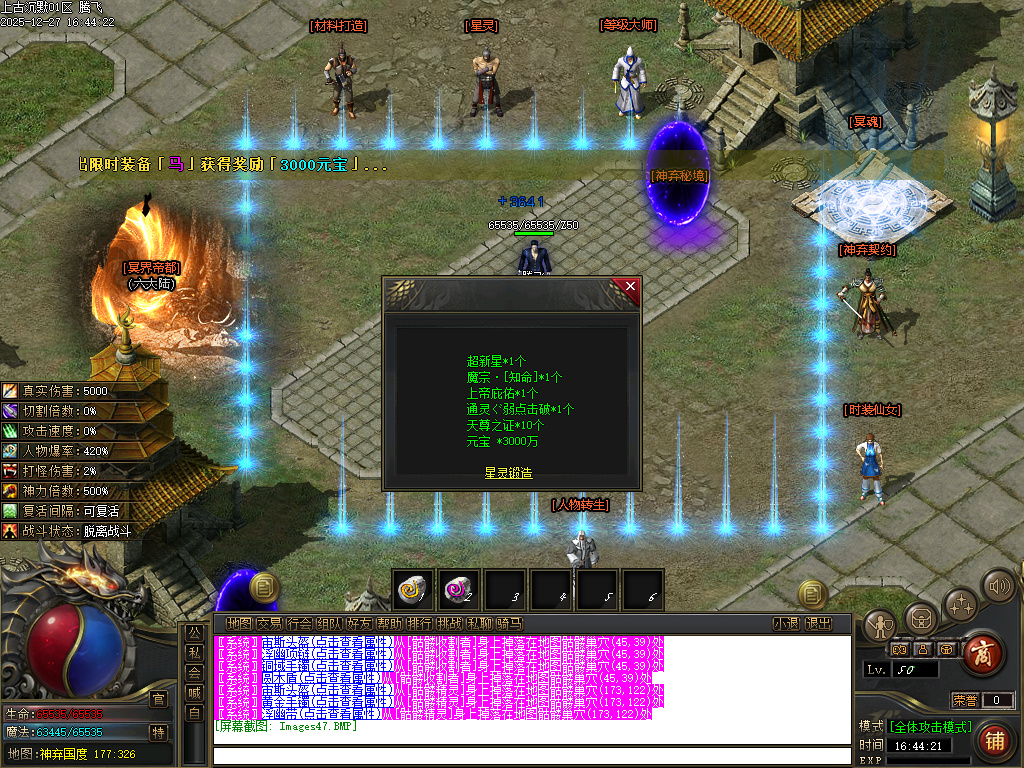
Task: Open the 行会 guild panel
Action: pos(299,624)
